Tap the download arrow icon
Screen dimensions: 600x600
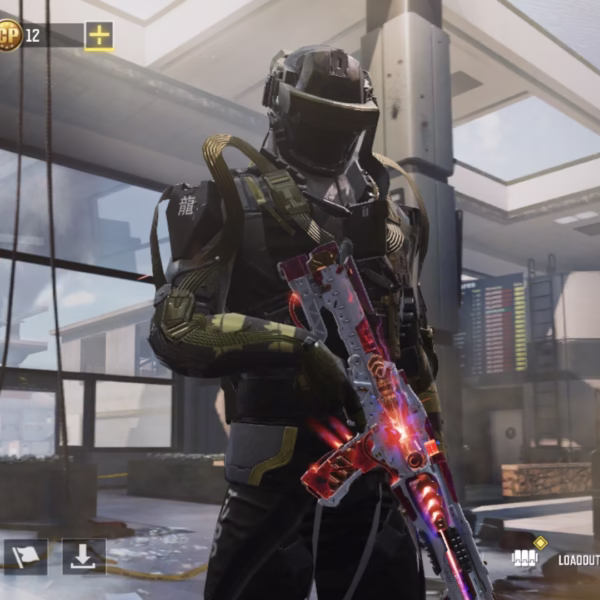[83, 556]
